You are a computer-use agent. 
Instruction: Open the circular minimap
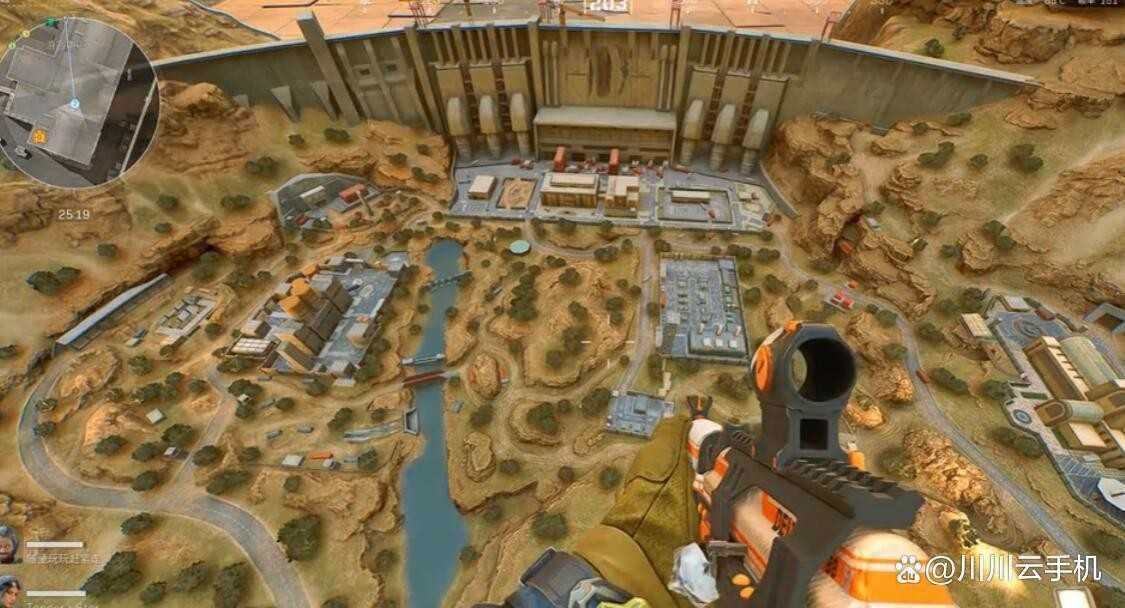pyautogui.click(x=78, y=102)
